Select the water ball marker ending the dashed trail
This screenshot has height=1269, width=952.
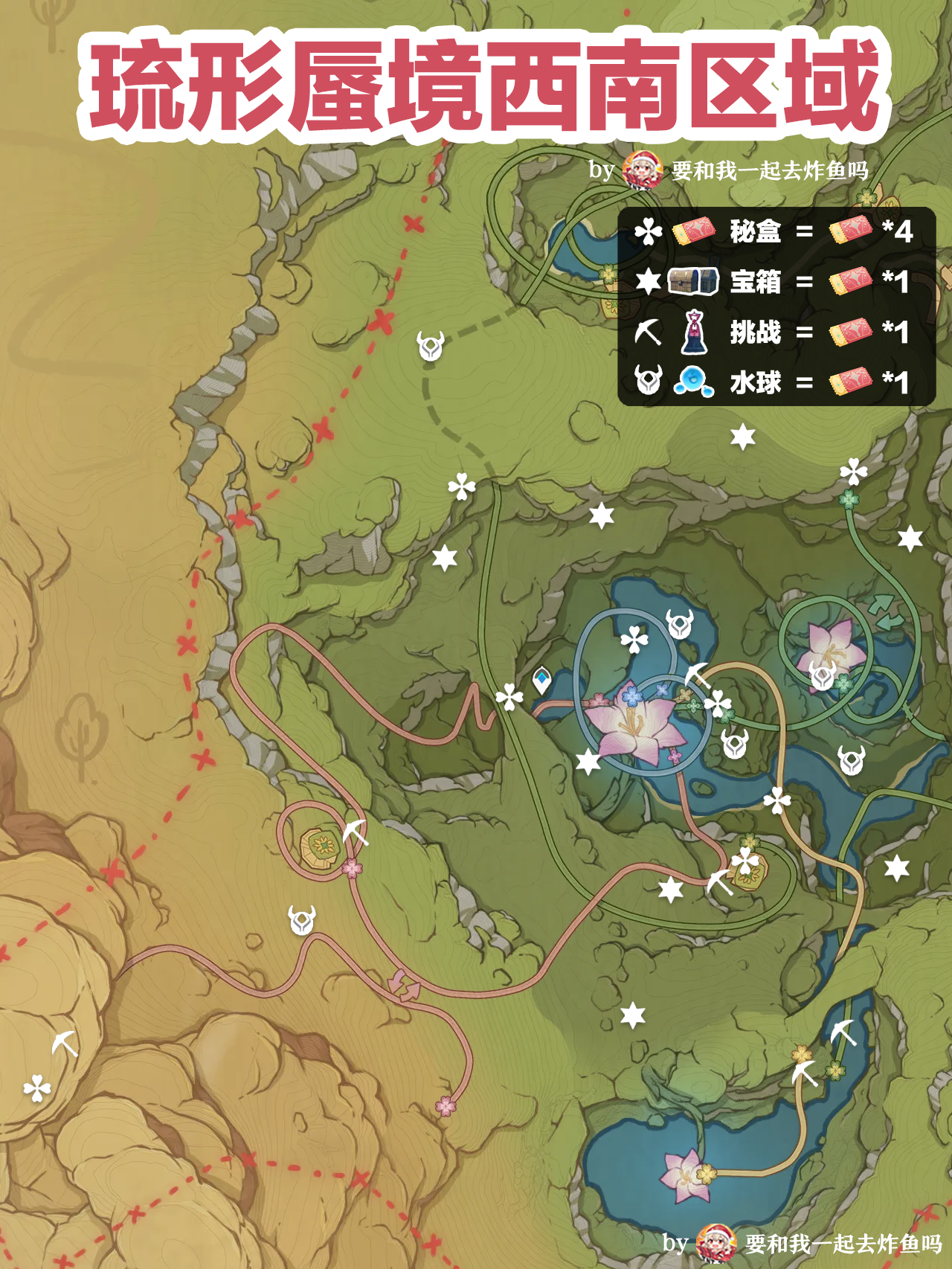431,346
